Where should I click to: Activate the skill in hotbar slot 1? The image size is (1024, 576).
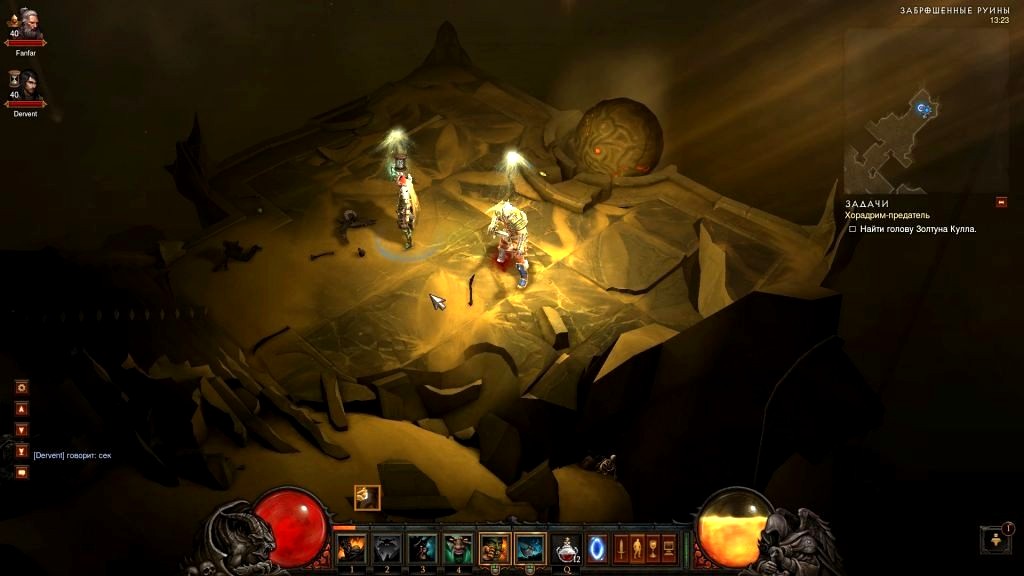pos(350,548)
